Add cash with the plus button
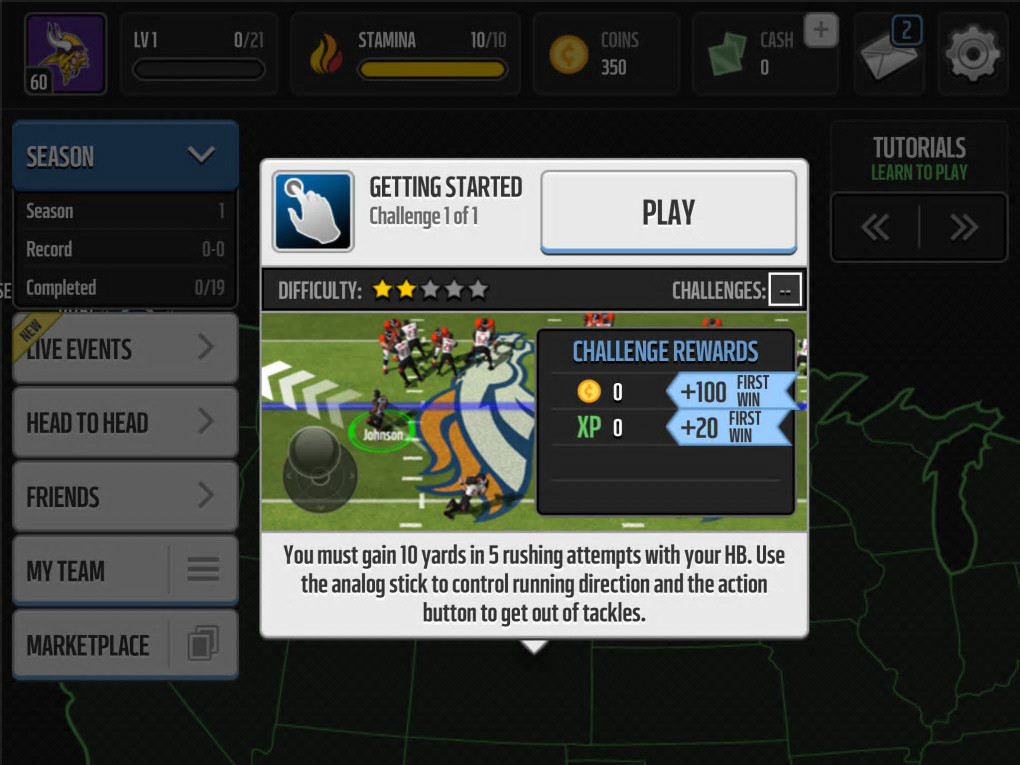Viewport: 1020px width, 765px height. (820, 31)
